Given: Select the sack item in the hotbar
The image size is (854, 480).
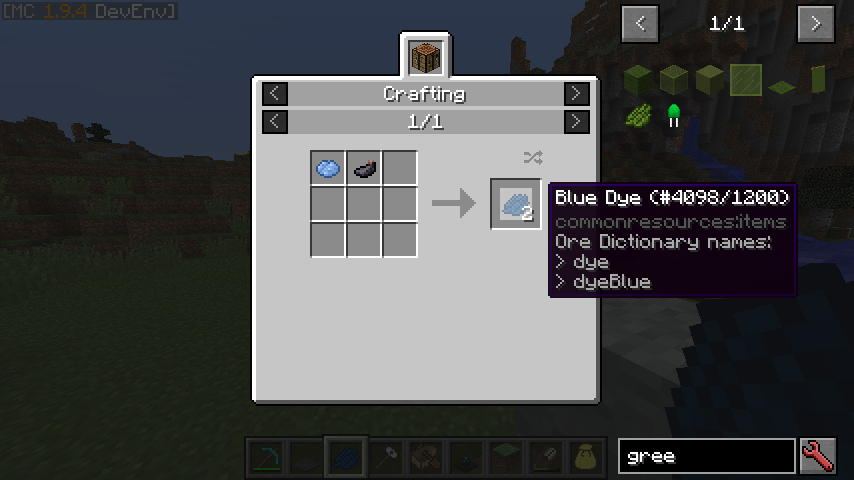Looking at the screenshot, I should tap(583, 458).
